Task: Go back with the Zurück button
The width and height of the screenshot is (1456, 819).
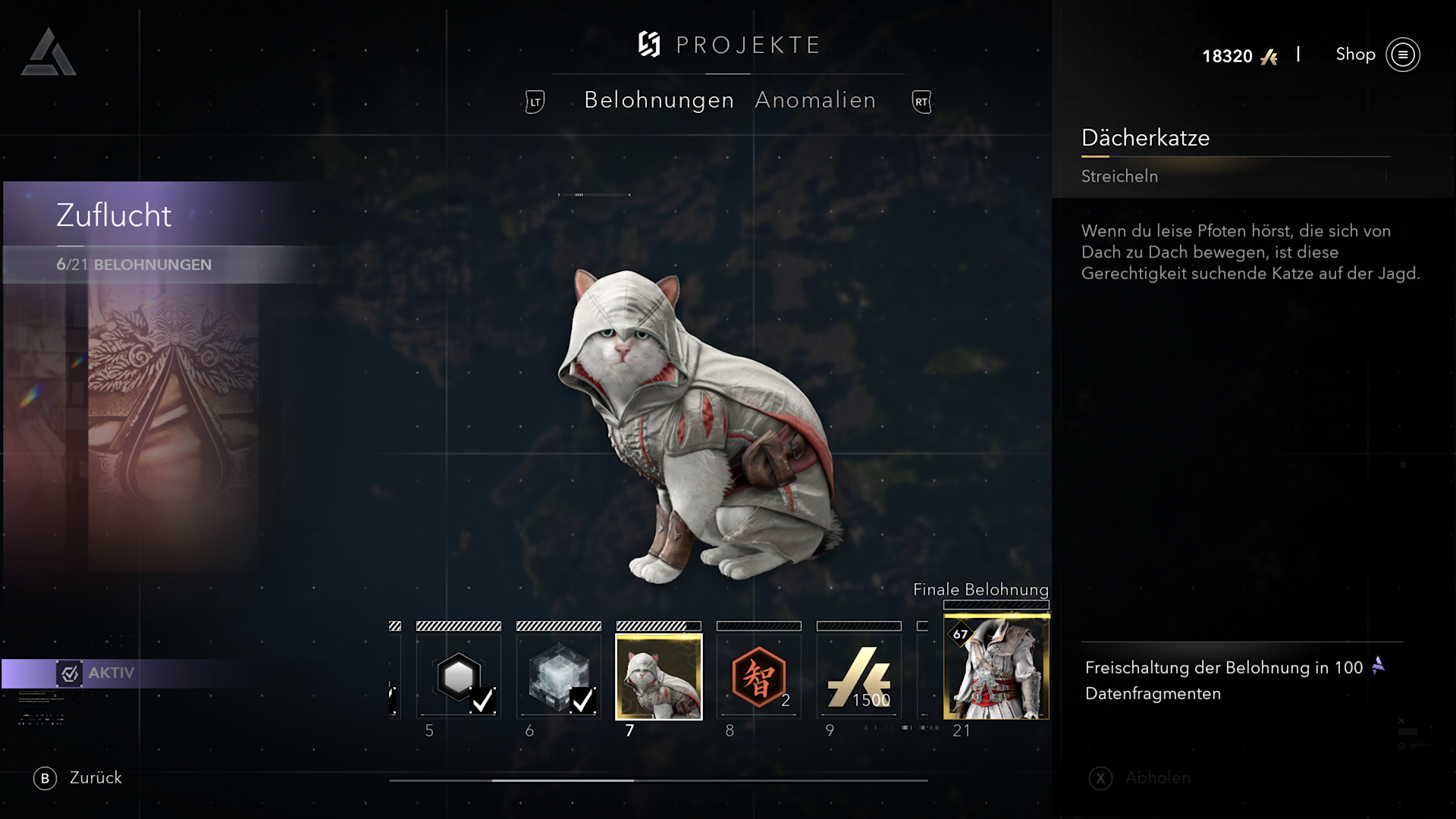Action: [x=78, y=778]
